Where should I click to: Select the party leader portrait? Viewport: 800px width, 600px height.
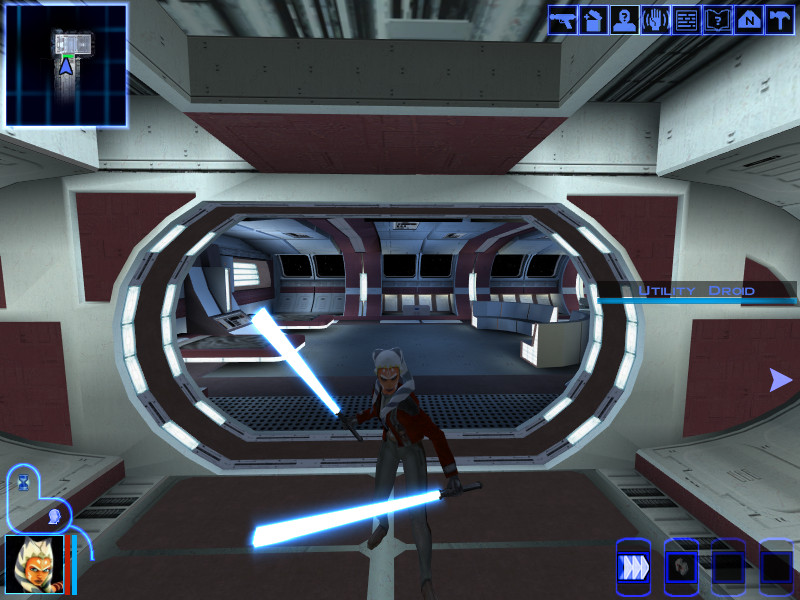(x=35, y=565)
